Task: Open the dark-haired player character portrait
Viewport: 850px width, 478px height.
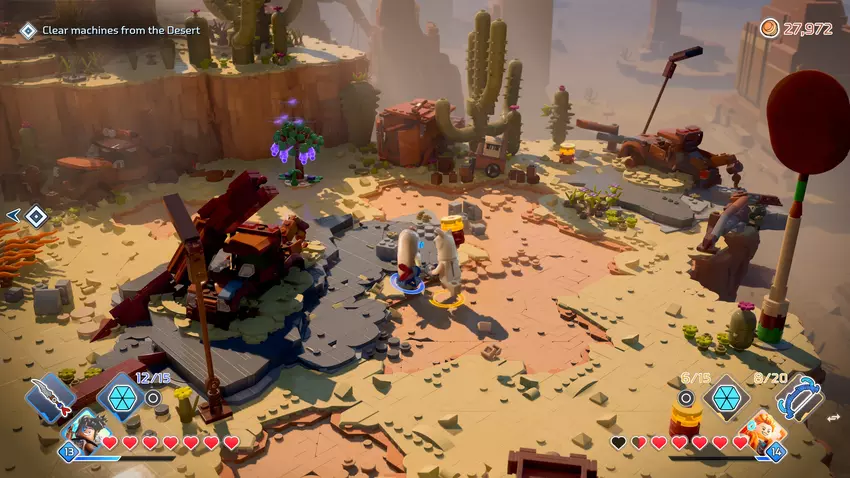Action: pyautogui.click(x=86, y=430)
